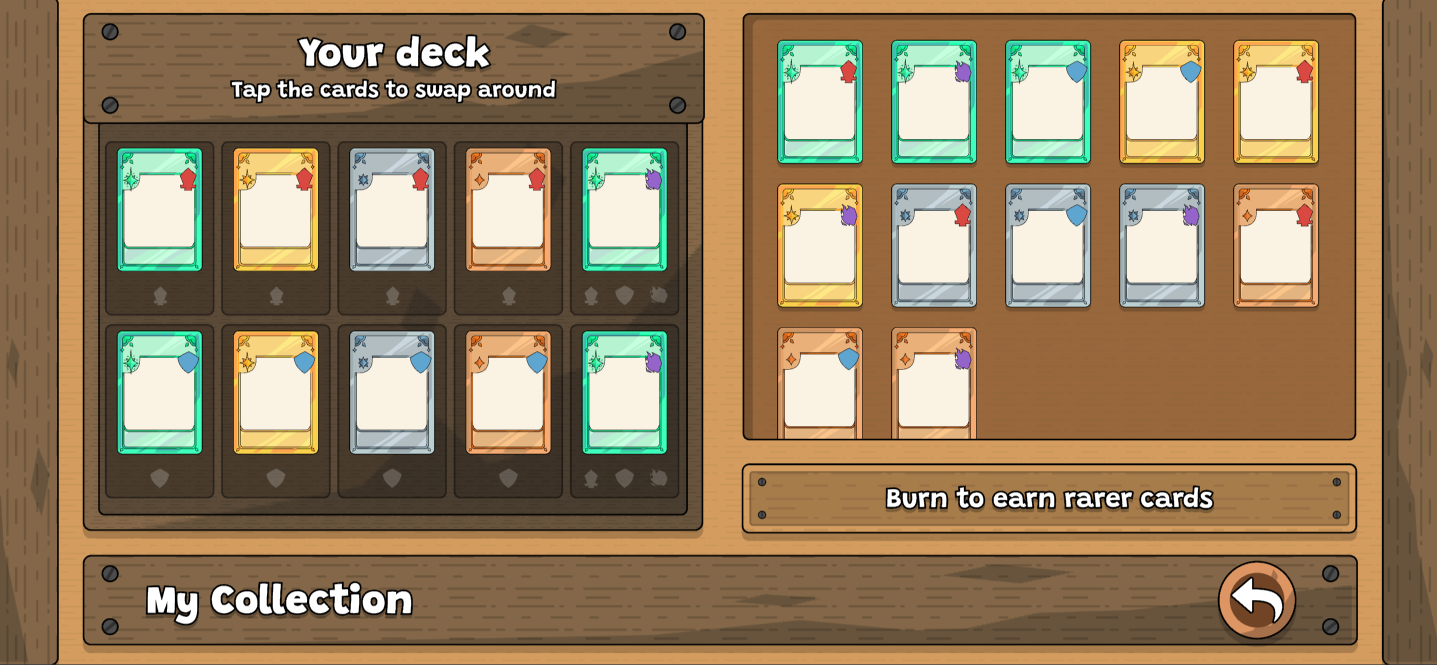The height and width of the screenshot is (665, 1437).
Task: Choose the collection's green blue-shield card
Action: pyautogui.click(x=1048, y=102)
